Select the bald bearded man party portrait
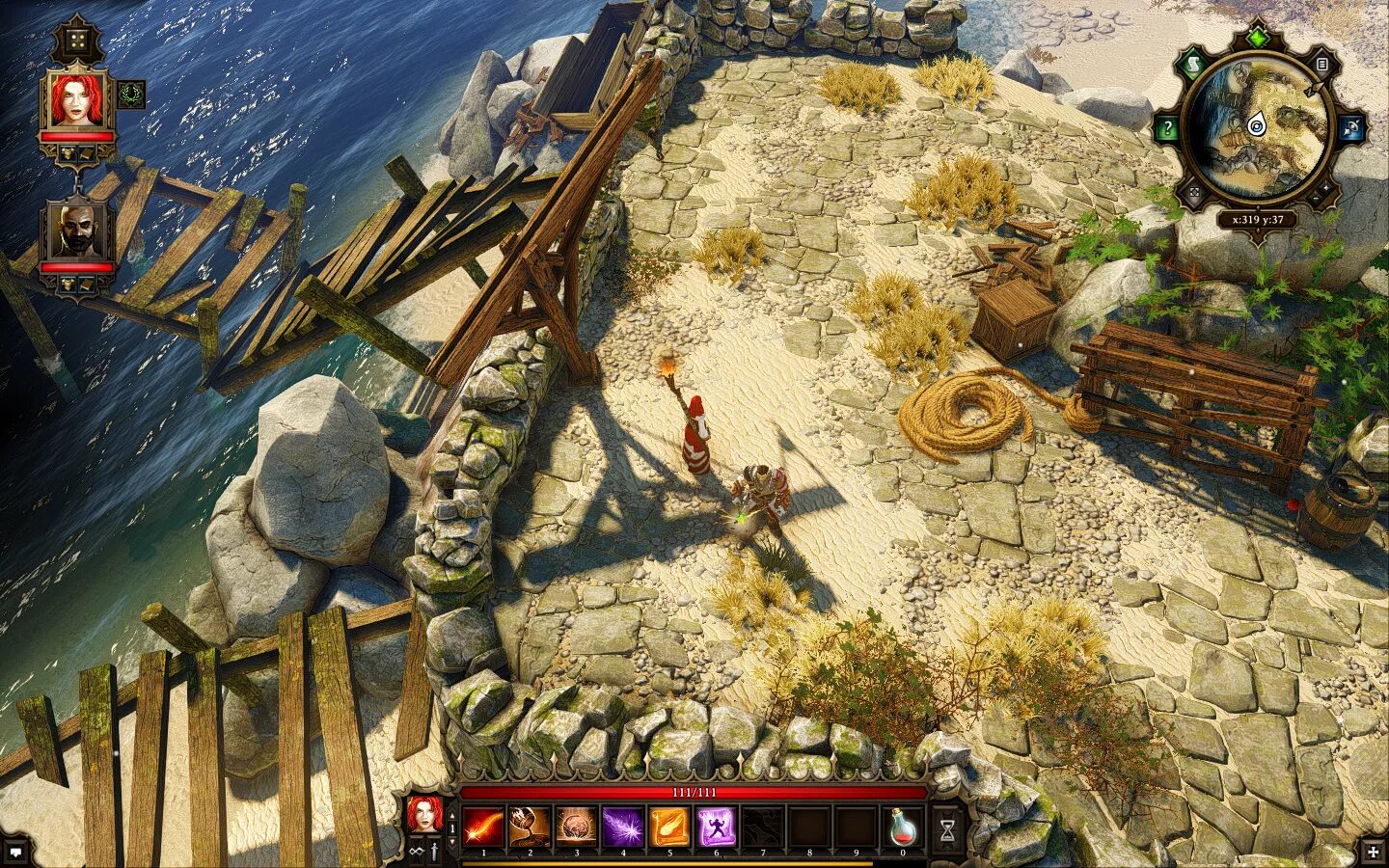 tap(77, 231)
